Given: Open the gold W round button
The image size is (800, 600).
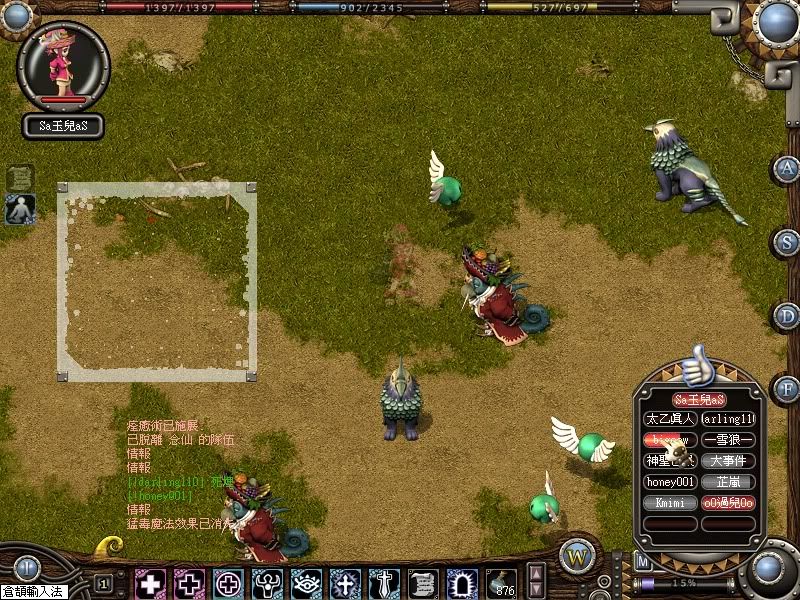Looking at the screenshot, I should tap(576, 556).
